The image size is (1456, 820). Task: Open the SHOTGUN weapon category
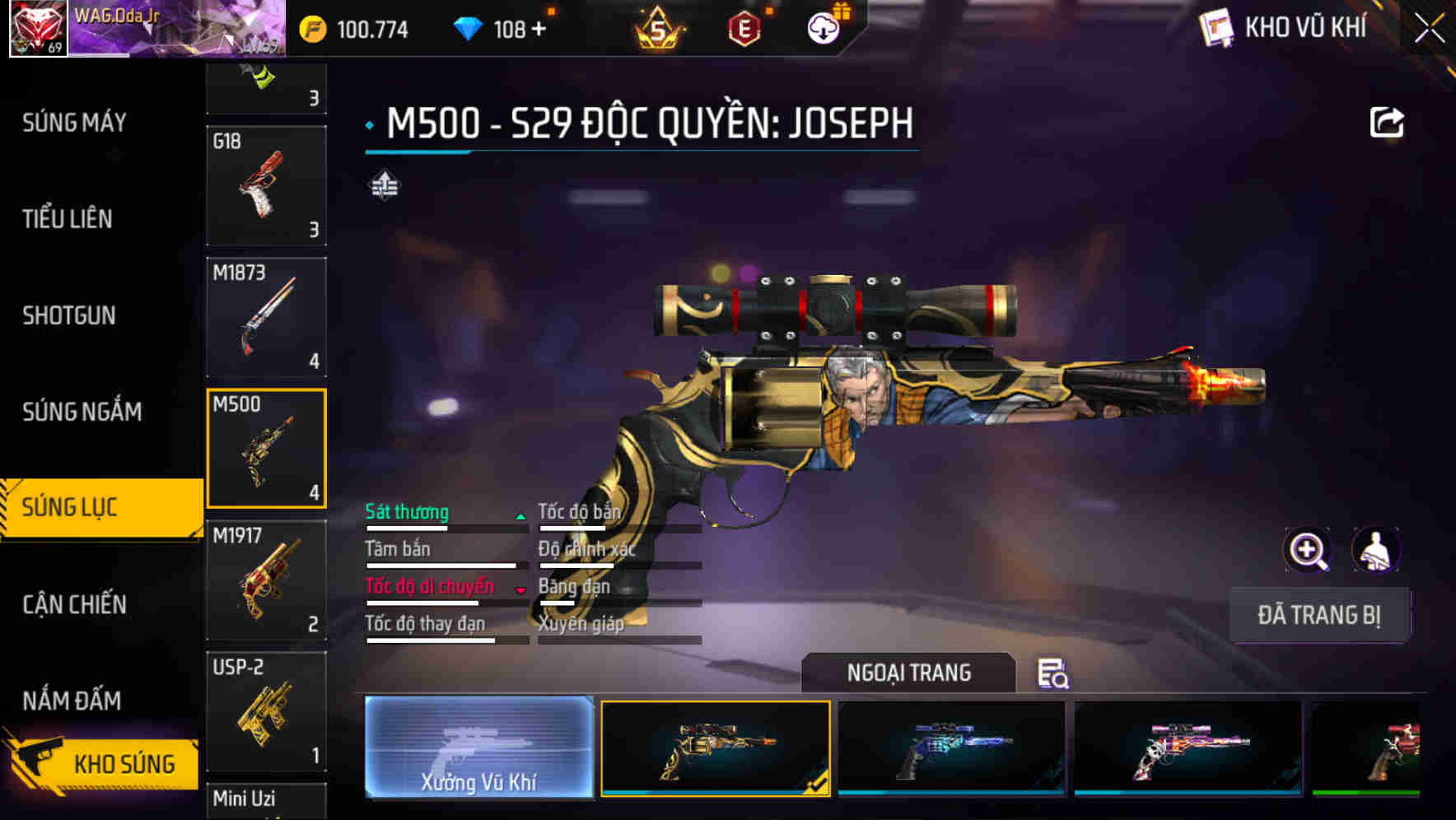click(x=69, y=315)
